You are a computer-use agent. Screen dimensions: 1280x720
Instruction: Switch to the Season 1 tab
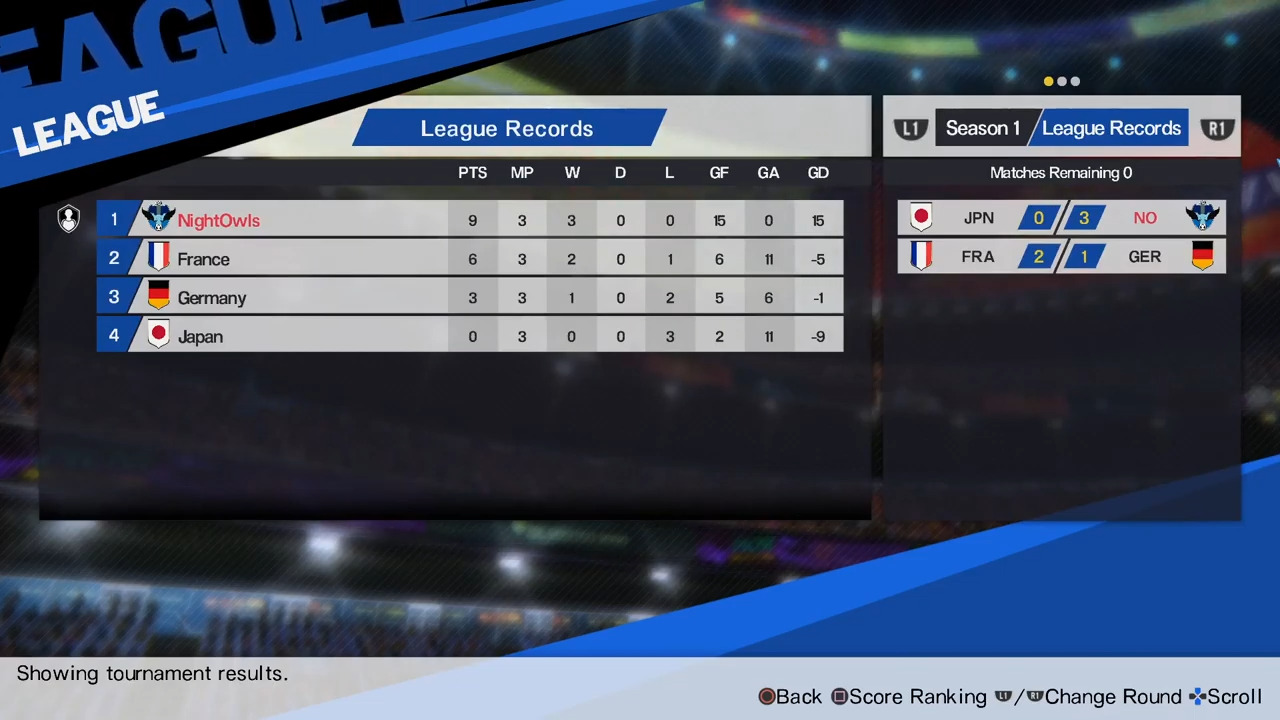click(x=982, y=128)
